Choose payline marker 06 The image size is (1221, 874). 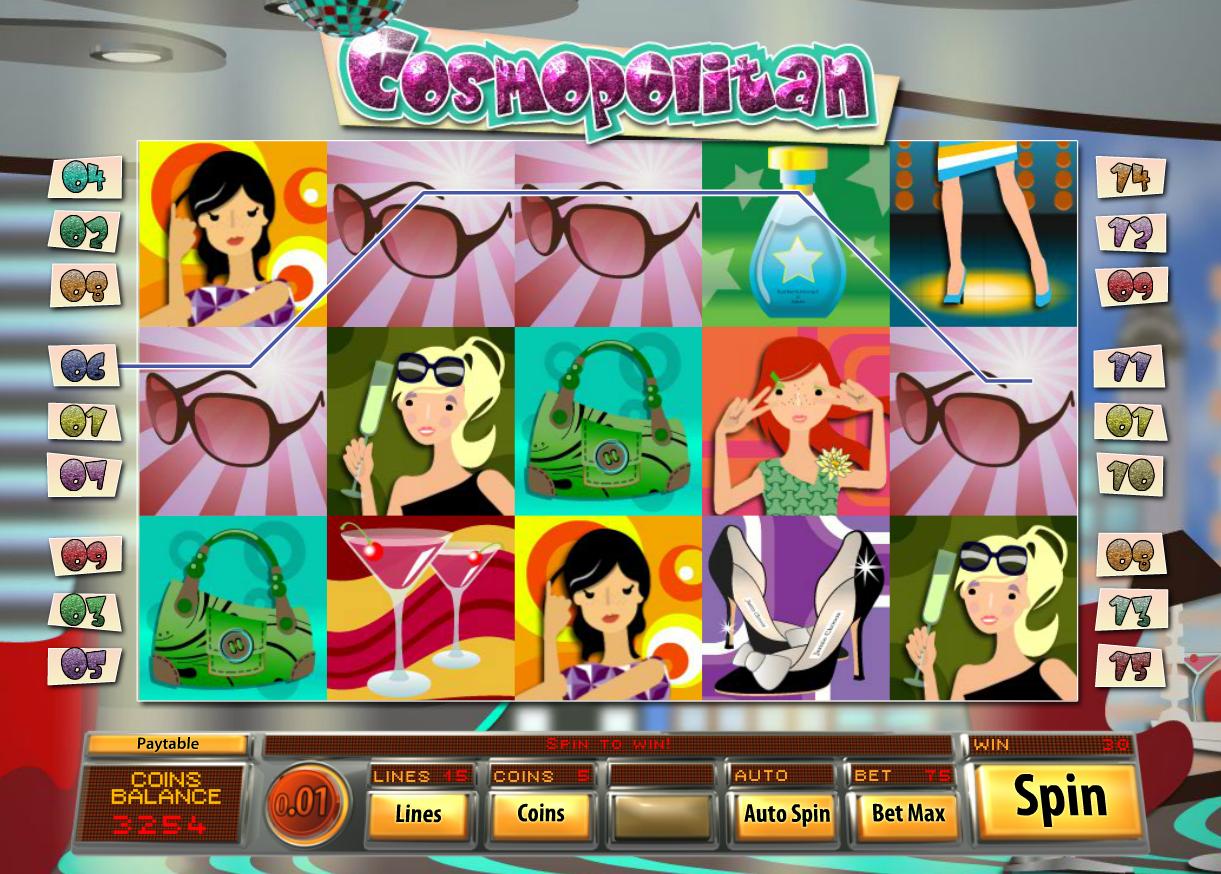click(x=85, y=366)
